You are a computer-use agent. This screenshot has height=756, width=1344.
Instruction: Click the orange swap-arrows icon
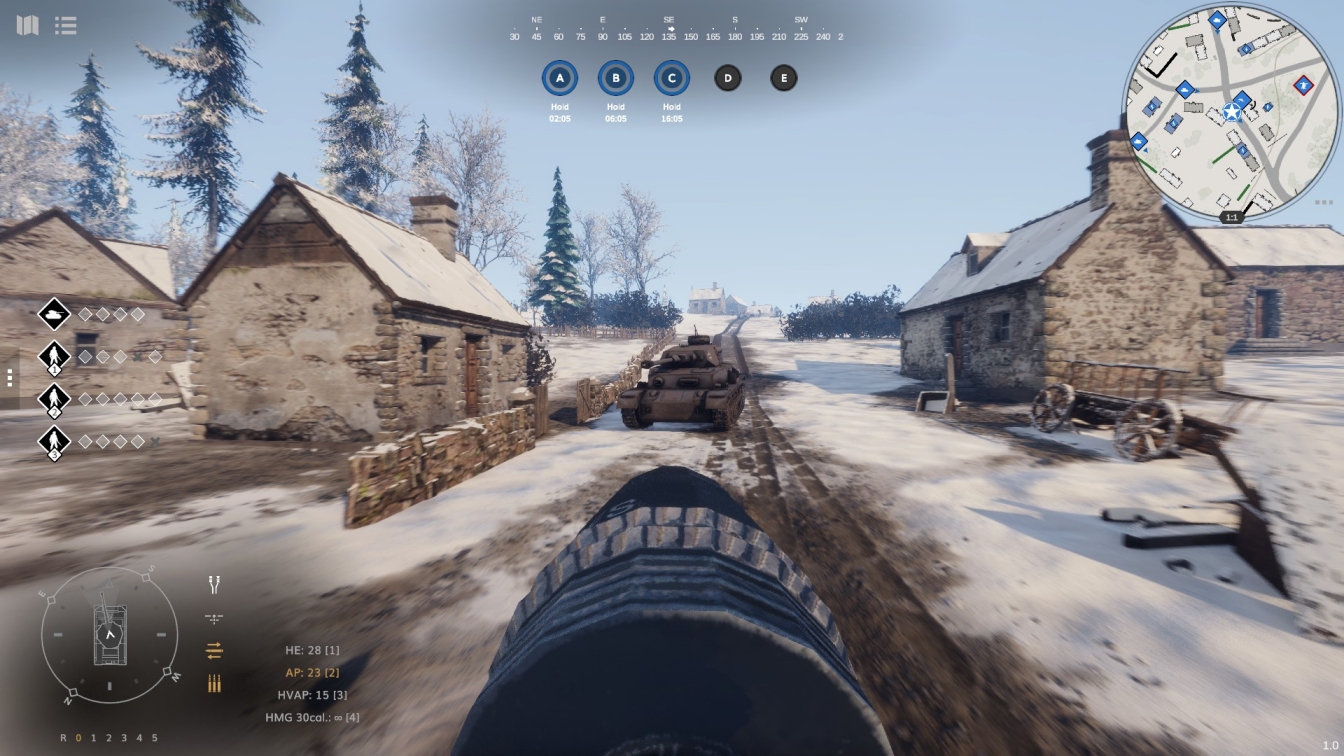point(214,651)
